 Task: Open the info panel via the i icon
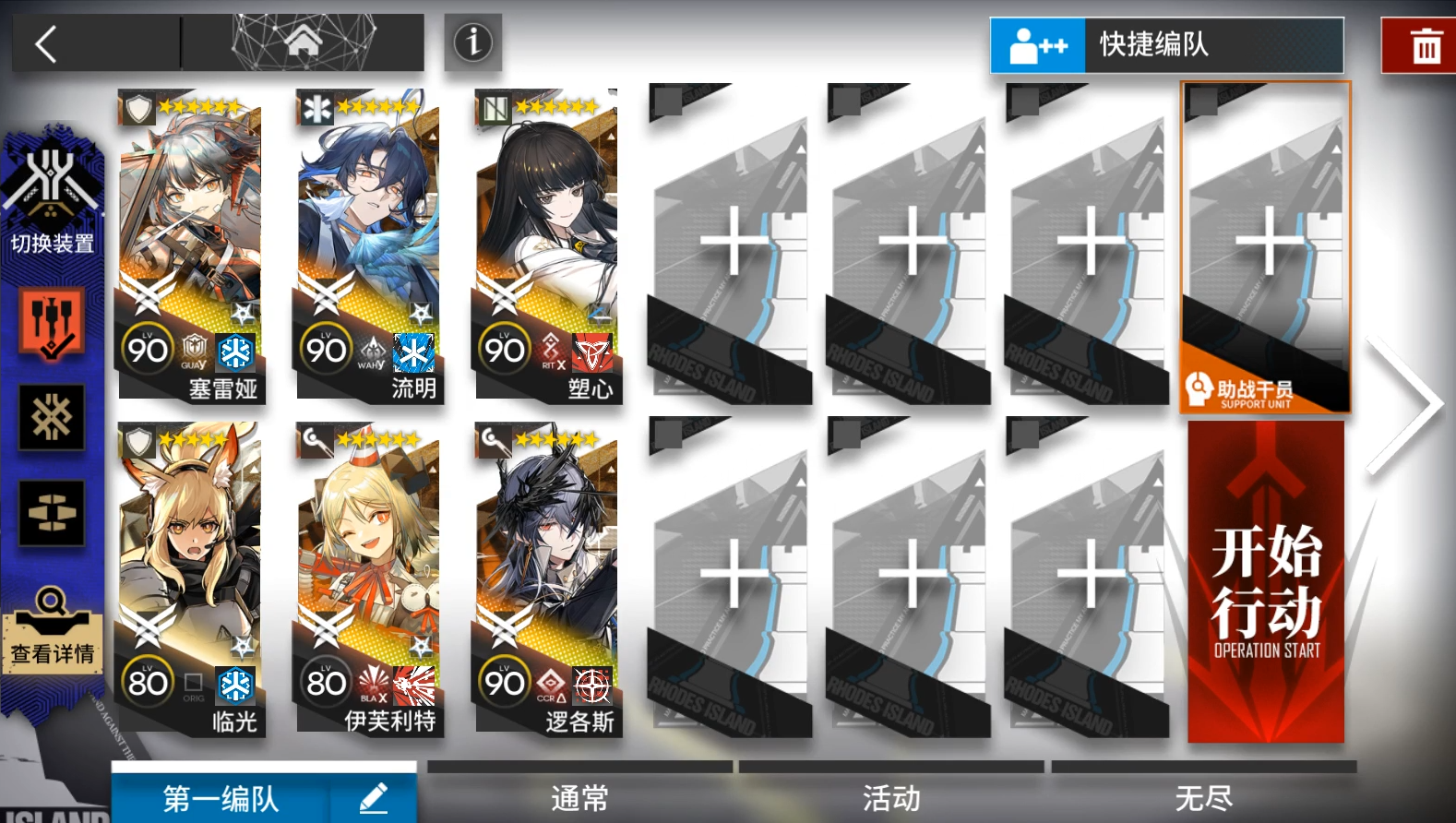click(472, 42)
